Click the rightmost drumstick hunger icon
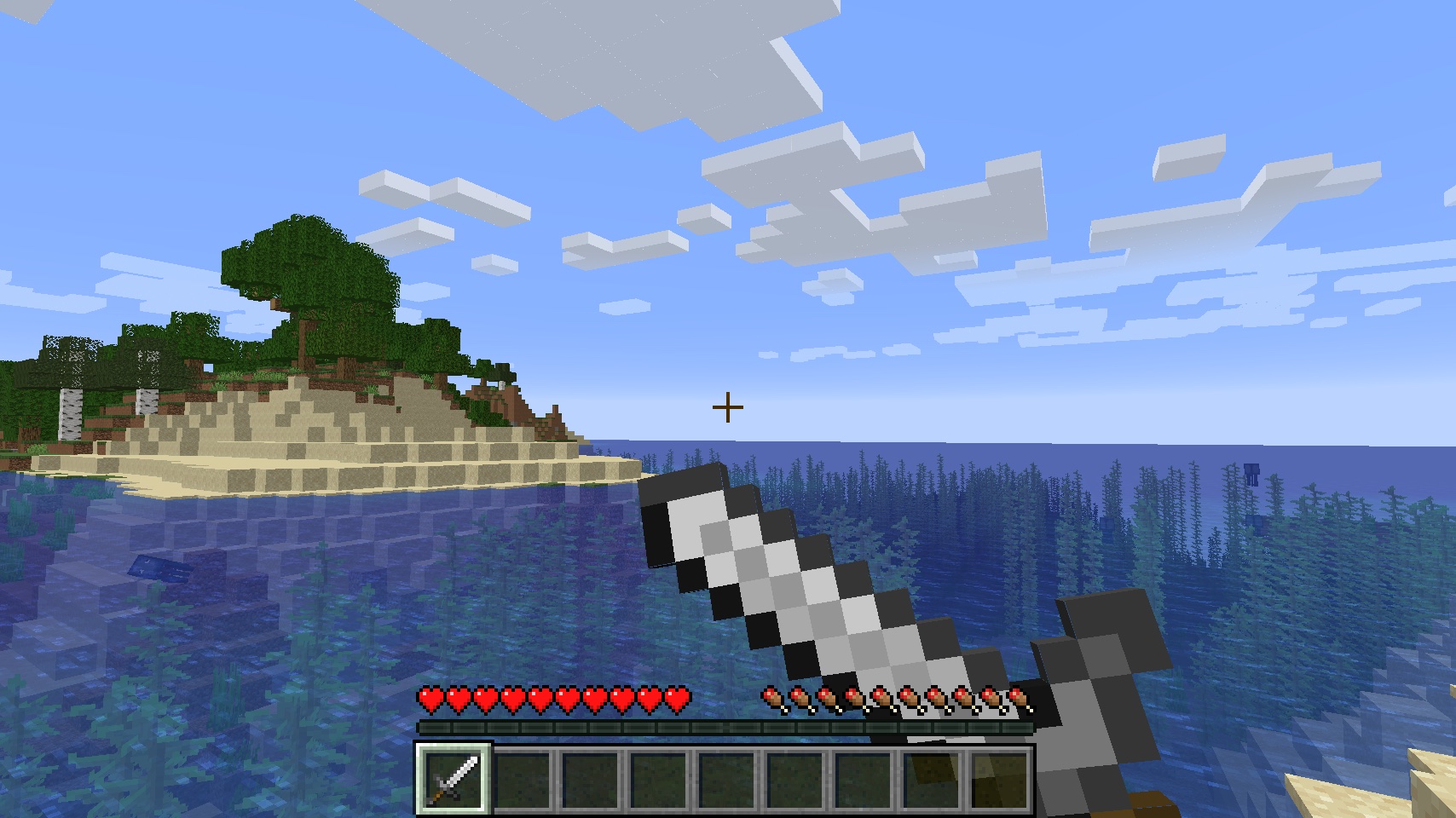Screen dimensions: 1456x818 pyautogui.click(x=1019, y=698)
